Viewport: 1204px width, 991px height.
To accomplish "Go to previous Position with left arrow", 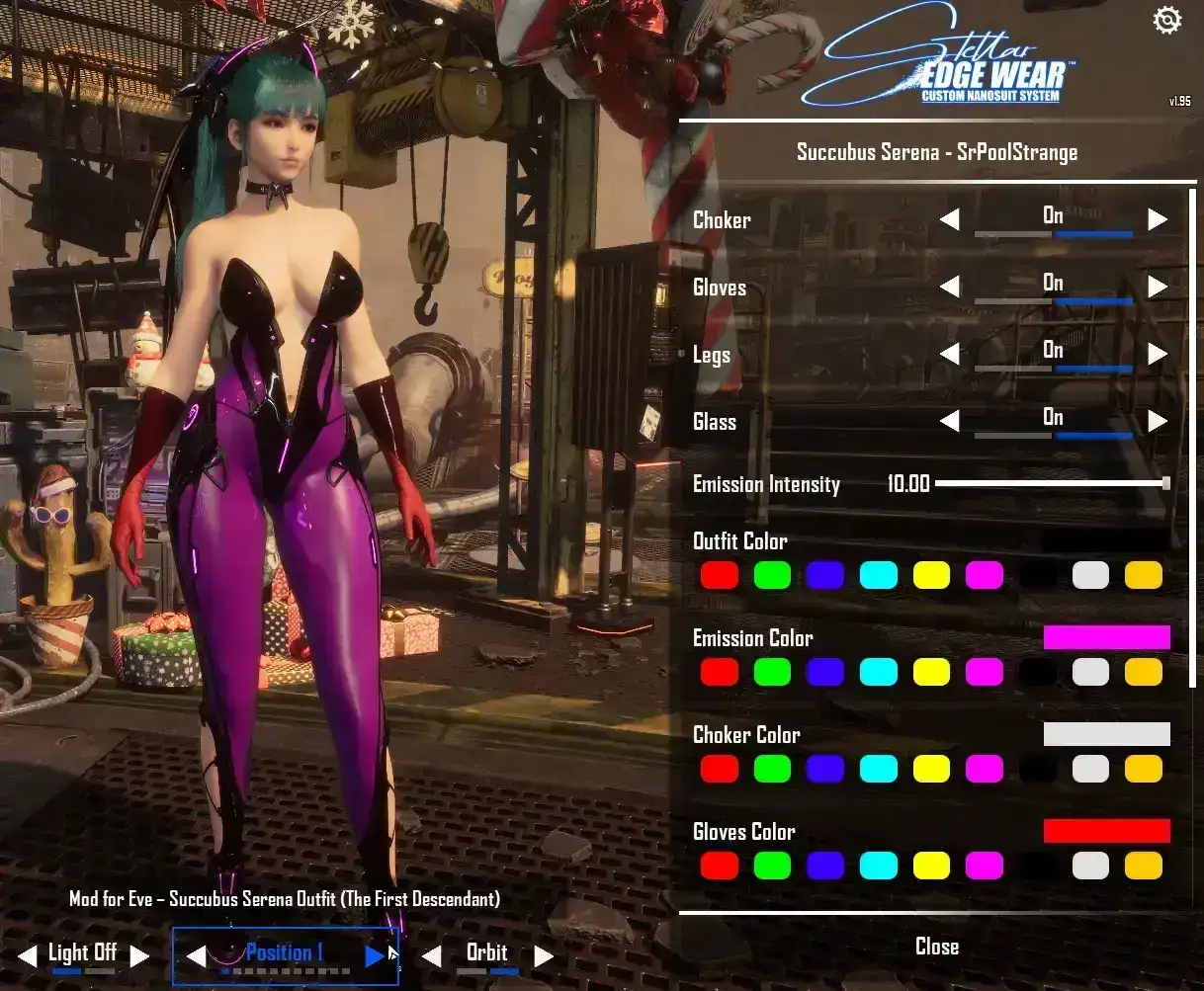I will (x=196, y=955).
